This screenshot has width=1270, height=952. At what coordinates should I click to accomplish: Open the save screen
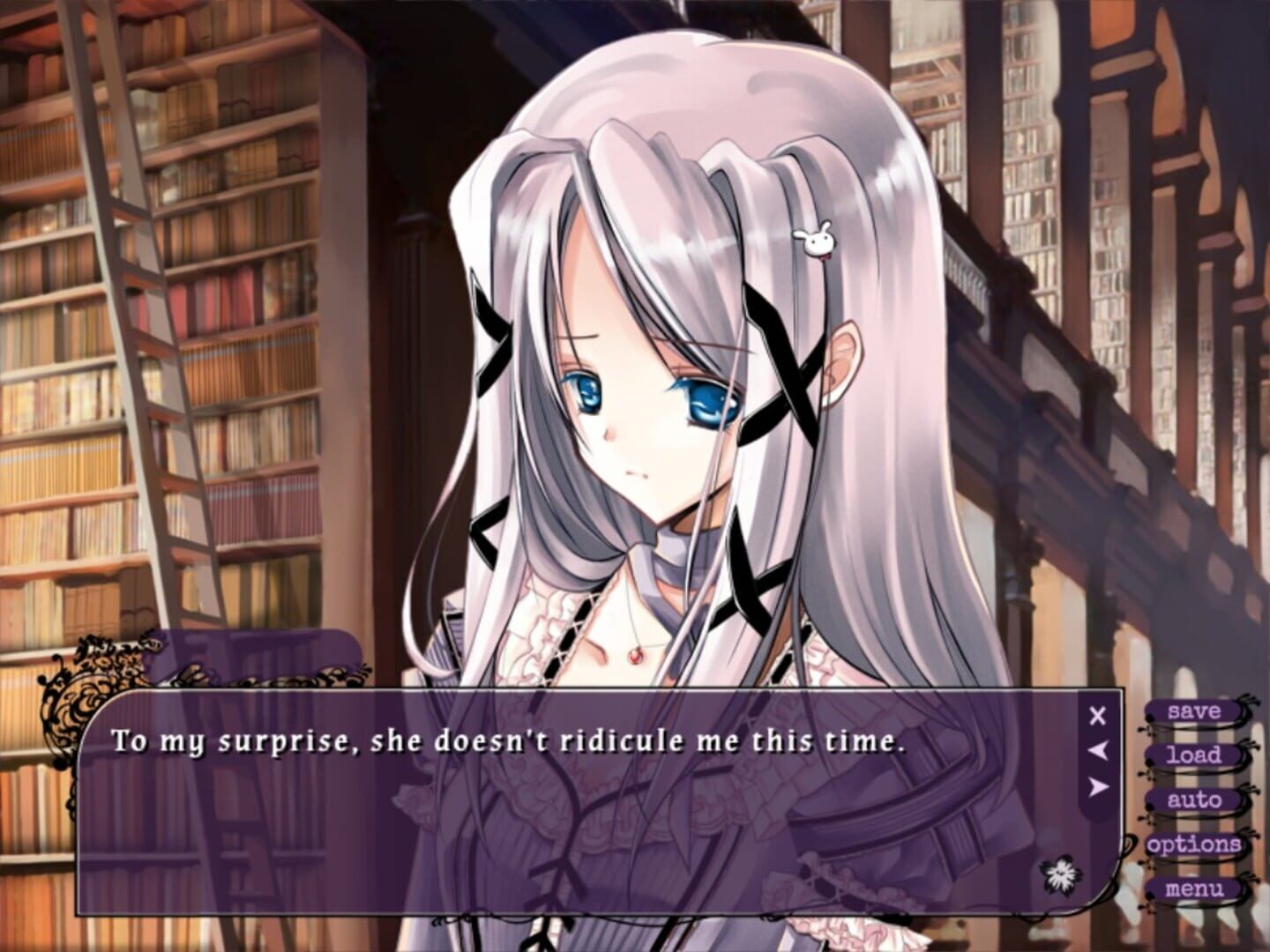[x=1195, y=710]
